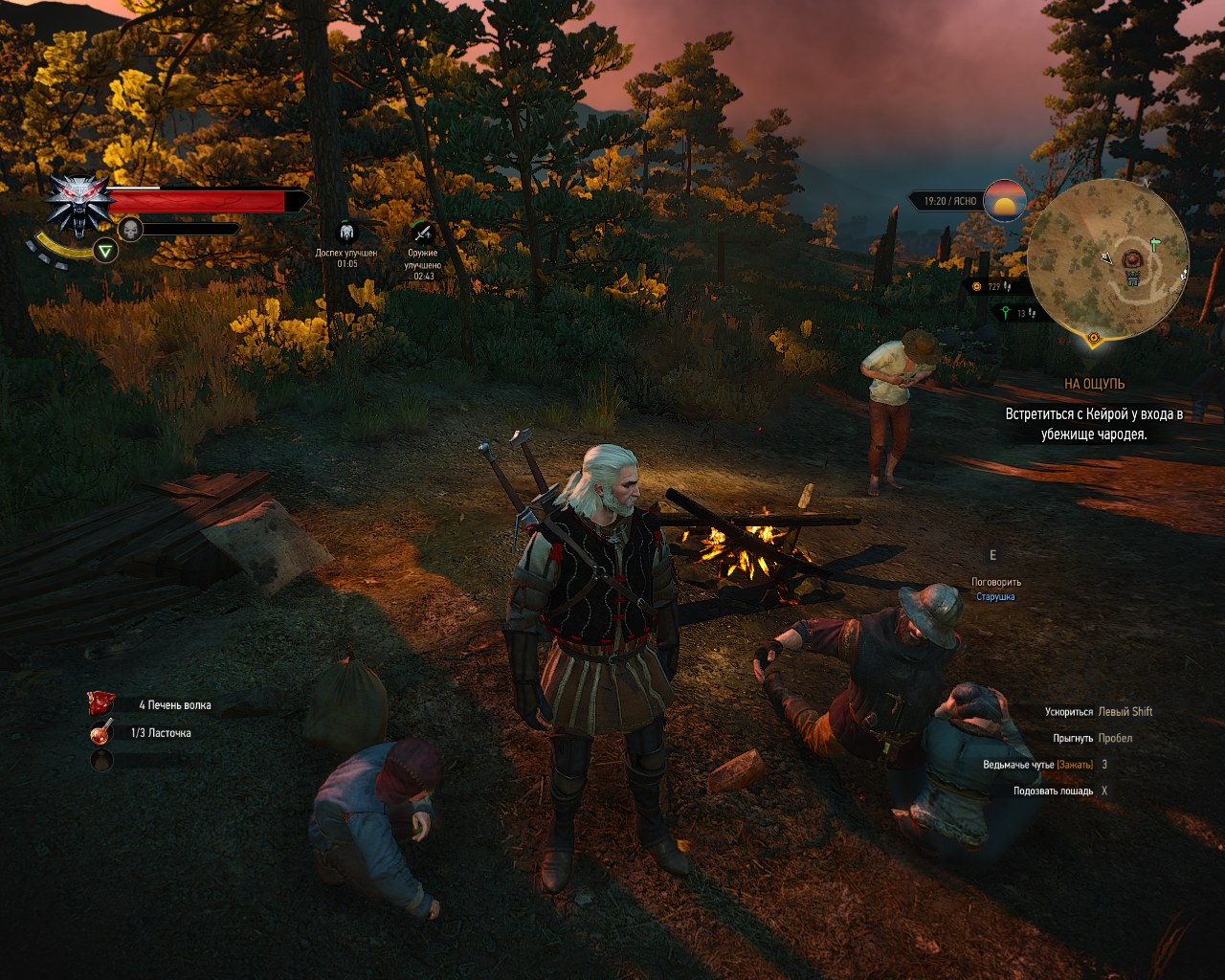Select the weapon enhanced buff icon
Viewport: 1225px width, 980px height.
click(422, 233)
